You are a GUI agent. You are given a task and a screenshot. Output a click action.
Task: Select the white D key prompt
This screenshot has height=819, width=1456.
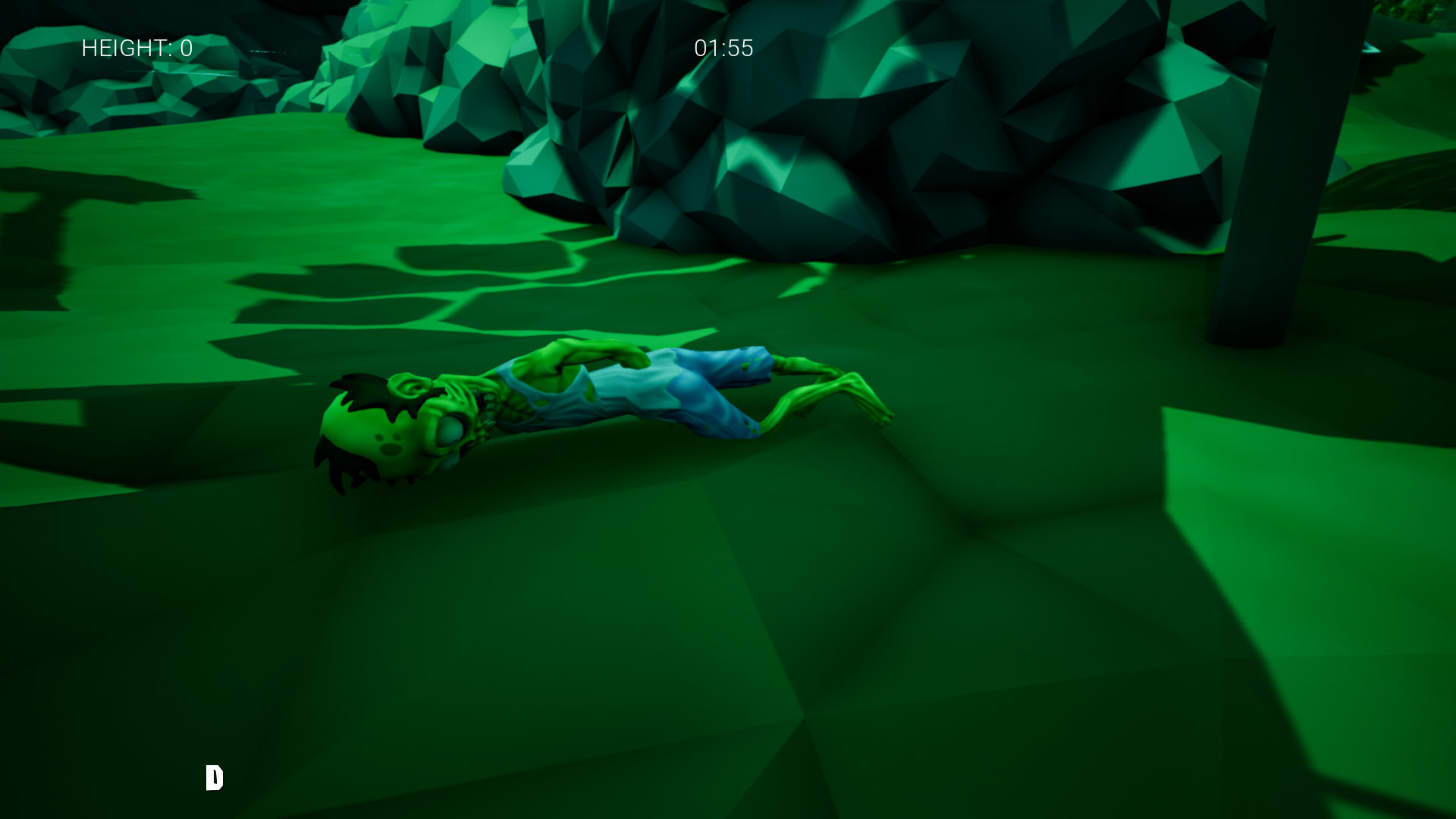click(x=215, y=778)
